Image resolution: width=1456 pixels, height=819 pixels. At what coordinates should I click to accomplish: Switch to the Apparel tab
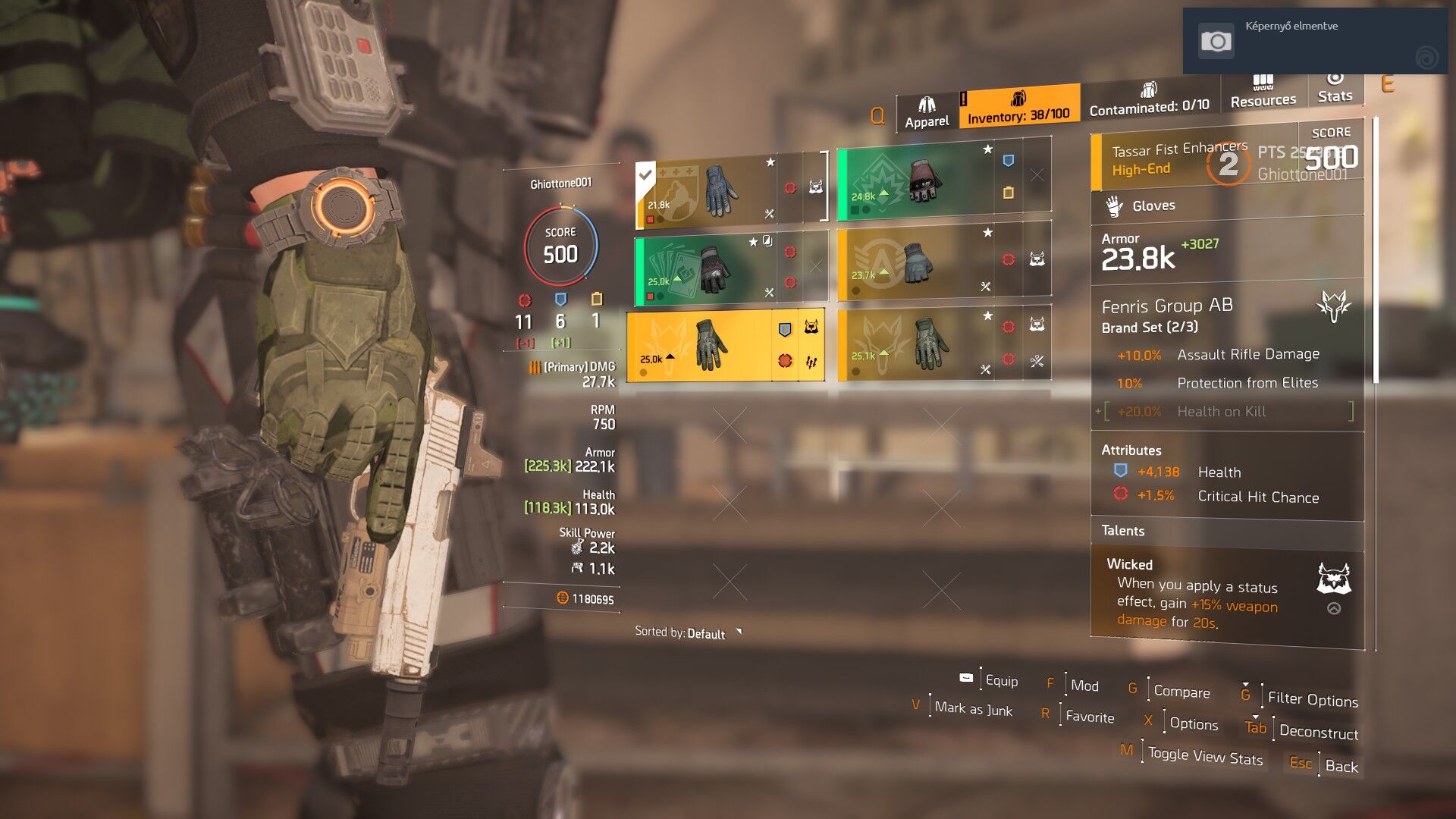pos(927,113)
